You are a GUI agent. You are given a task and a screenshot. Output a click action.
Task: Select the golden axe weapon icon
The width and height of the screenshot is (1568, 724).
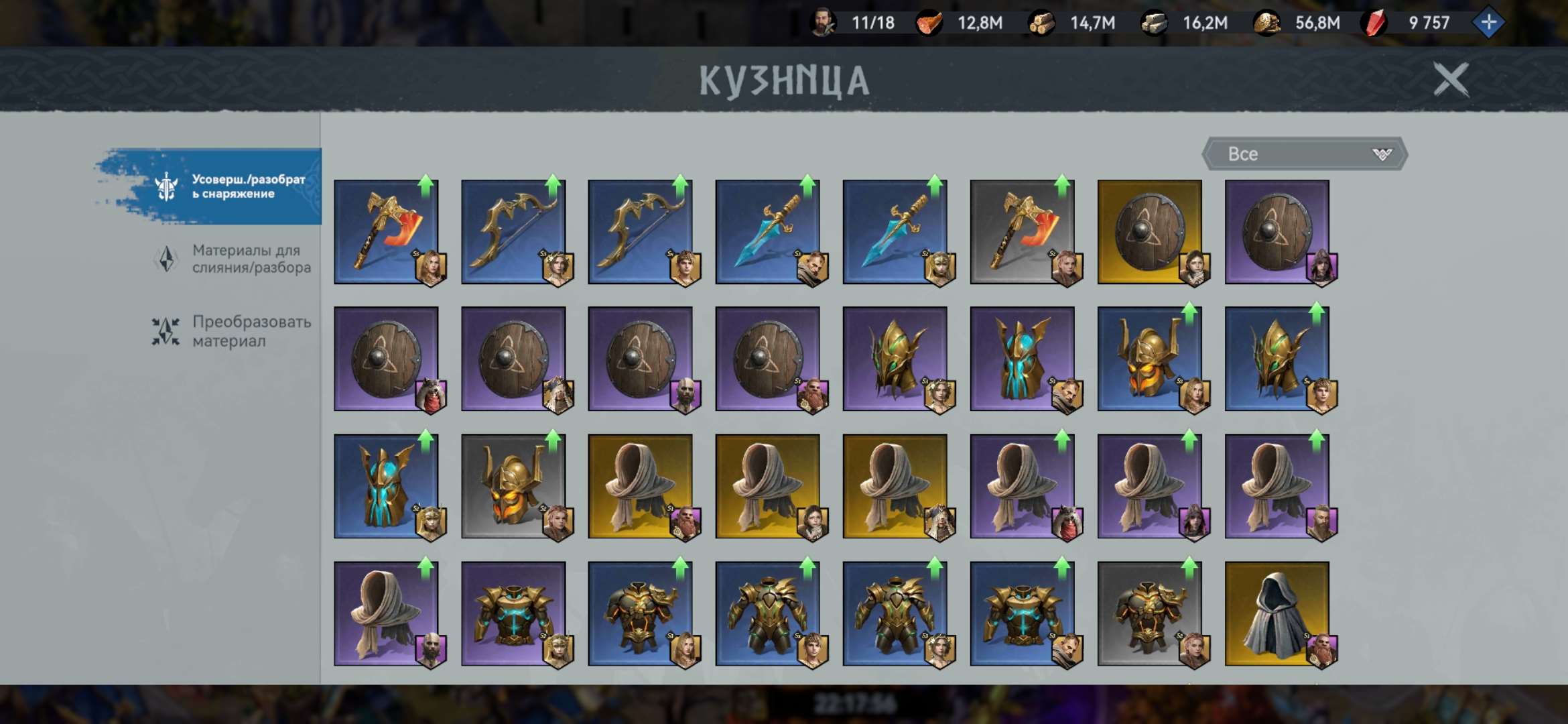coord(385,231)
